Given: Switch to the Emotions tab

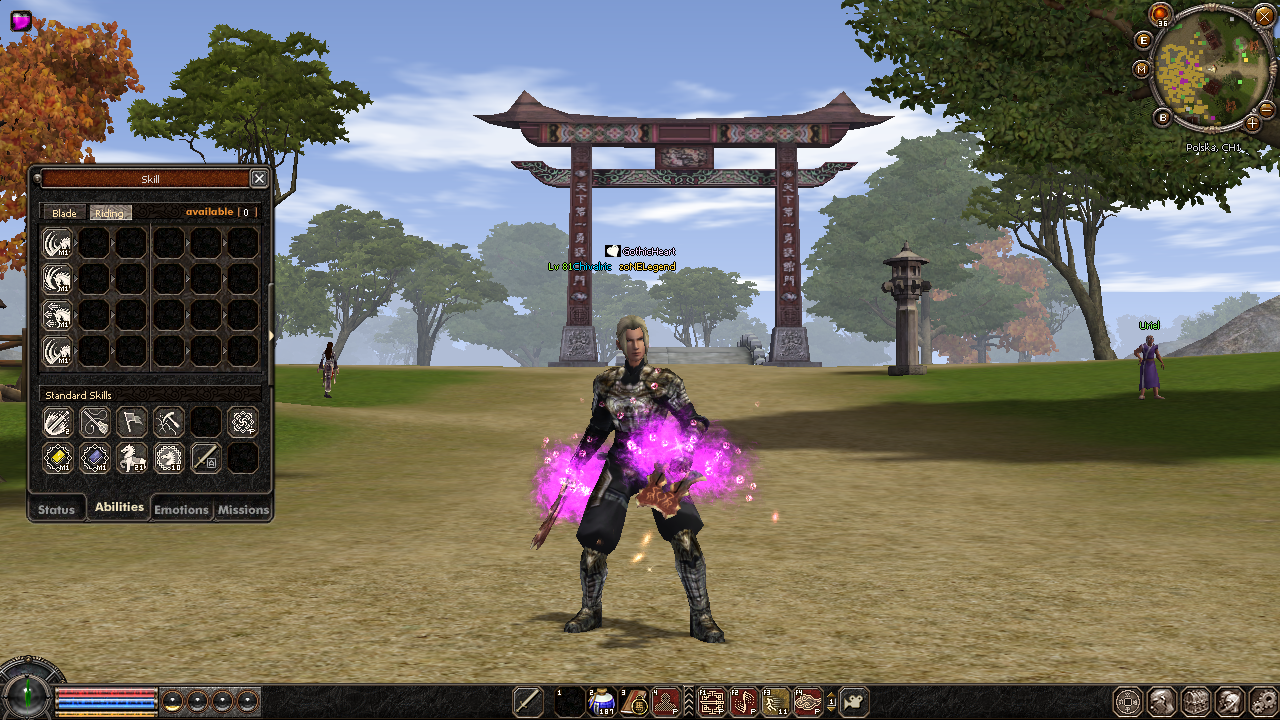Looking at the screenshot, I should (181, 509).
